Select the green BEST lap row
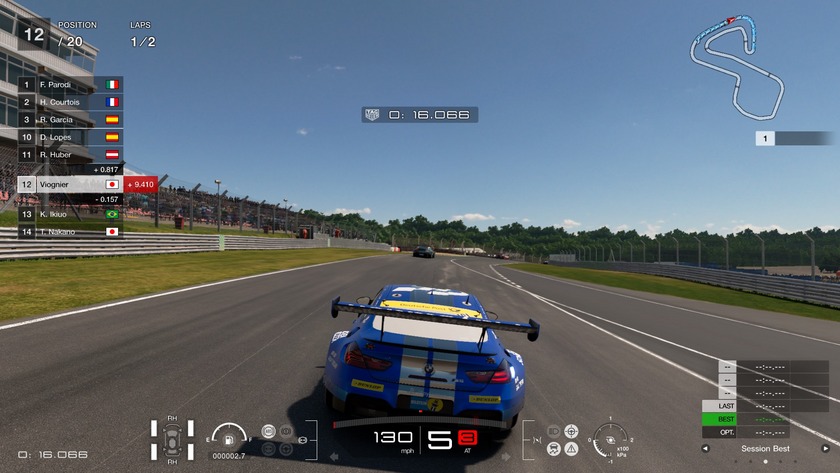Image resolution: width=840 pixels, height=473 pixels. [765, 419]
